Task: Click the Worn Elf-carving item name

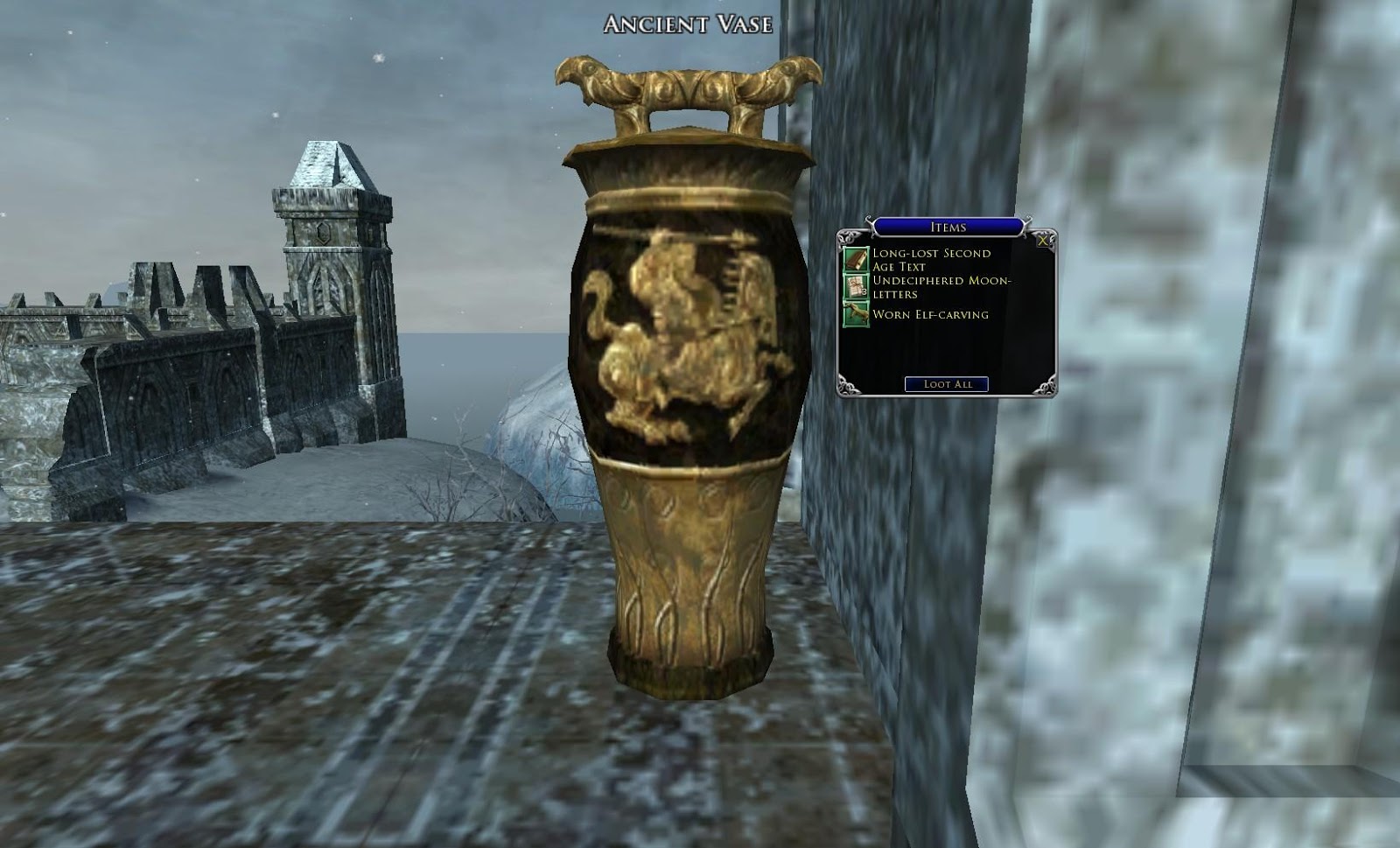Action: (x=928, y=312)
